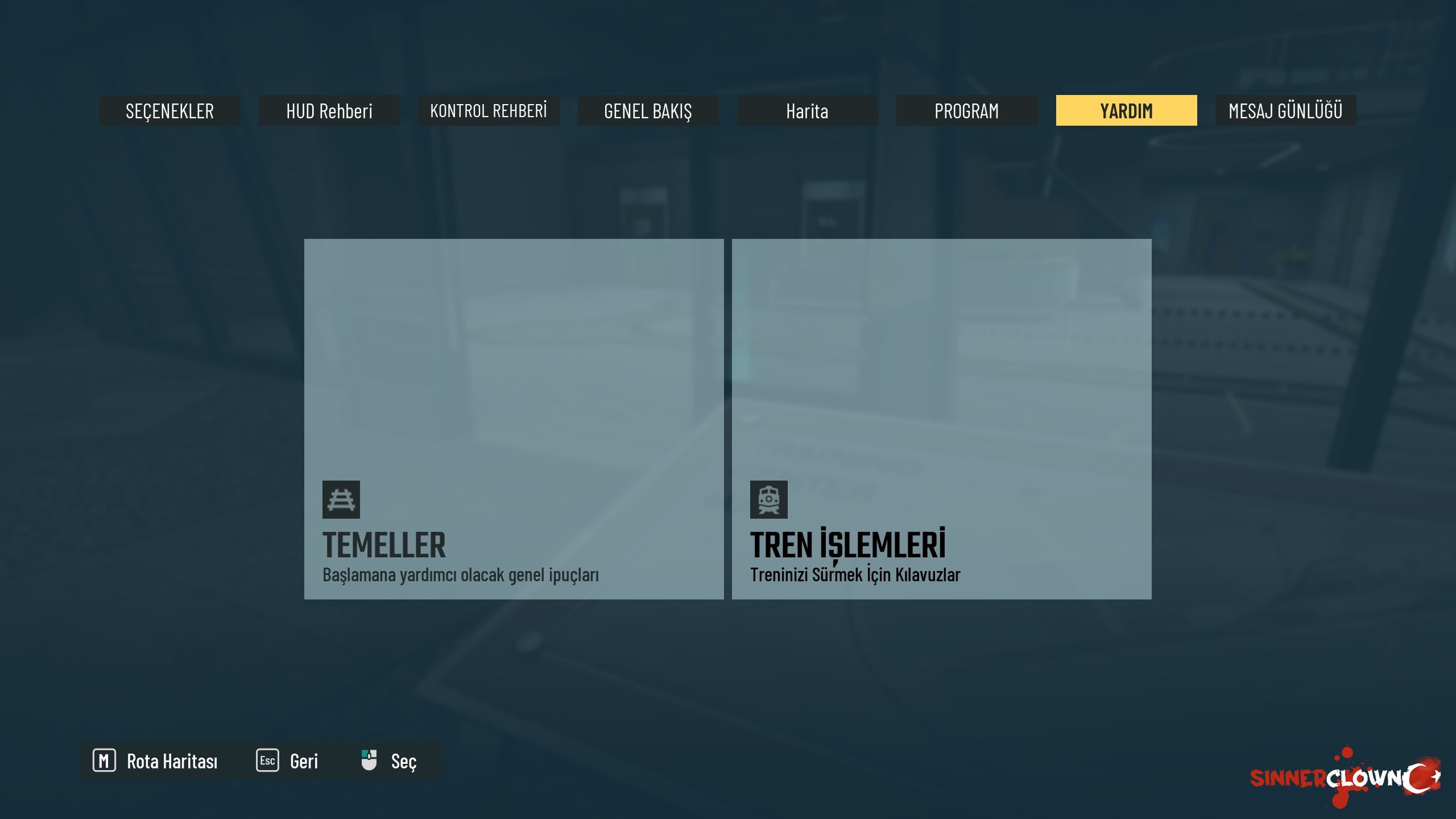Open the SEÇENEKLER tab
Image resolution: width=1456 pixels, height=819 pixels.
click(169, 110)
